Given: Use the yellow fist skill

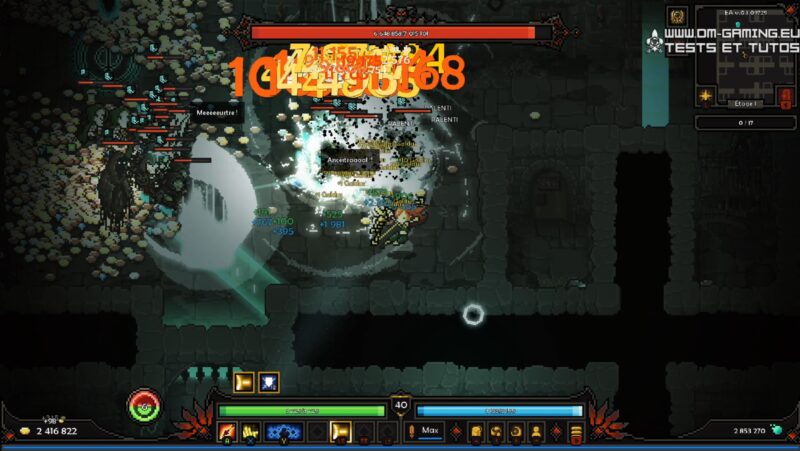Looking at the screenshot, I should tap(250, 432).
